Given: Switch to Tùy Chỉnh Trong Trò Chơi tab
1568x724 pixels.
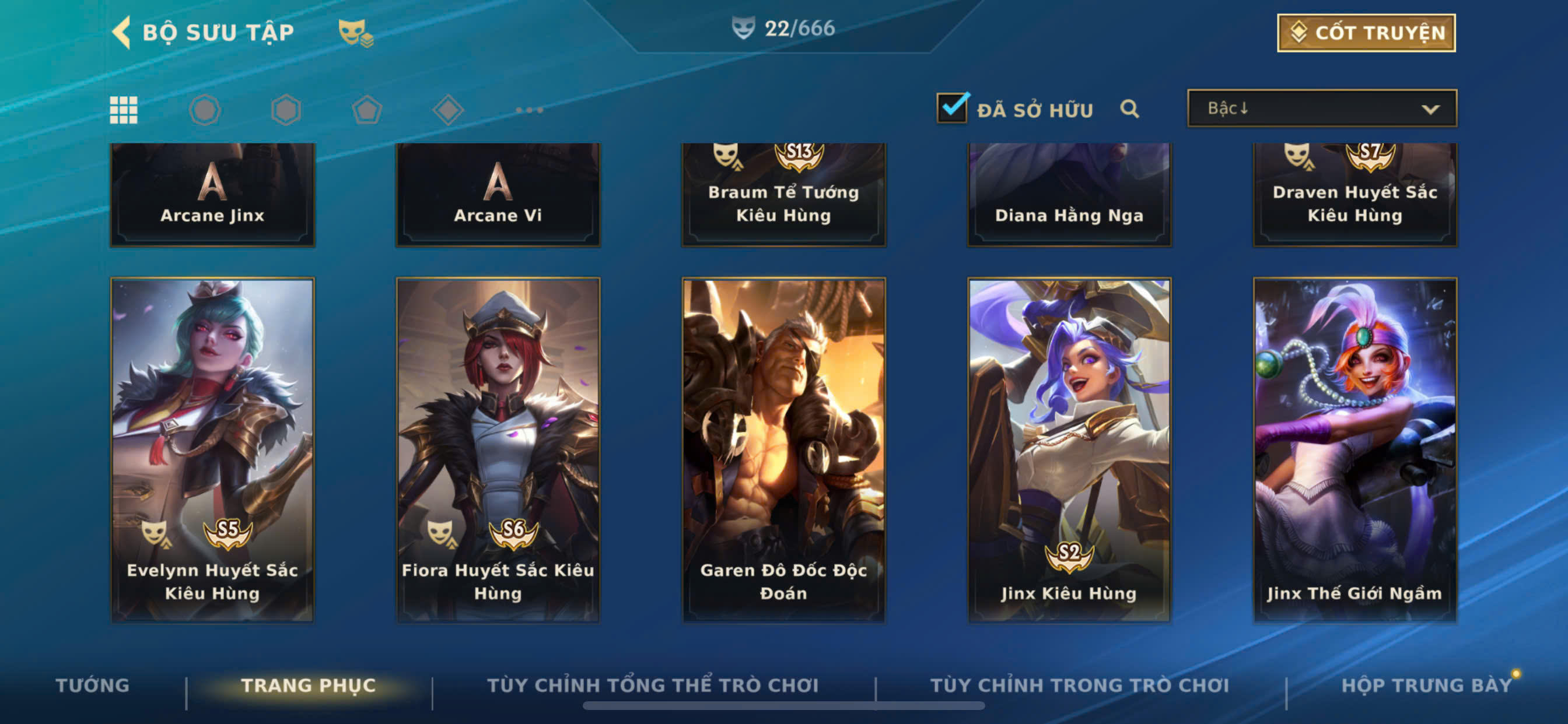Looking at the screenshot, I should pyautogui.click(x=1079, y=685).
